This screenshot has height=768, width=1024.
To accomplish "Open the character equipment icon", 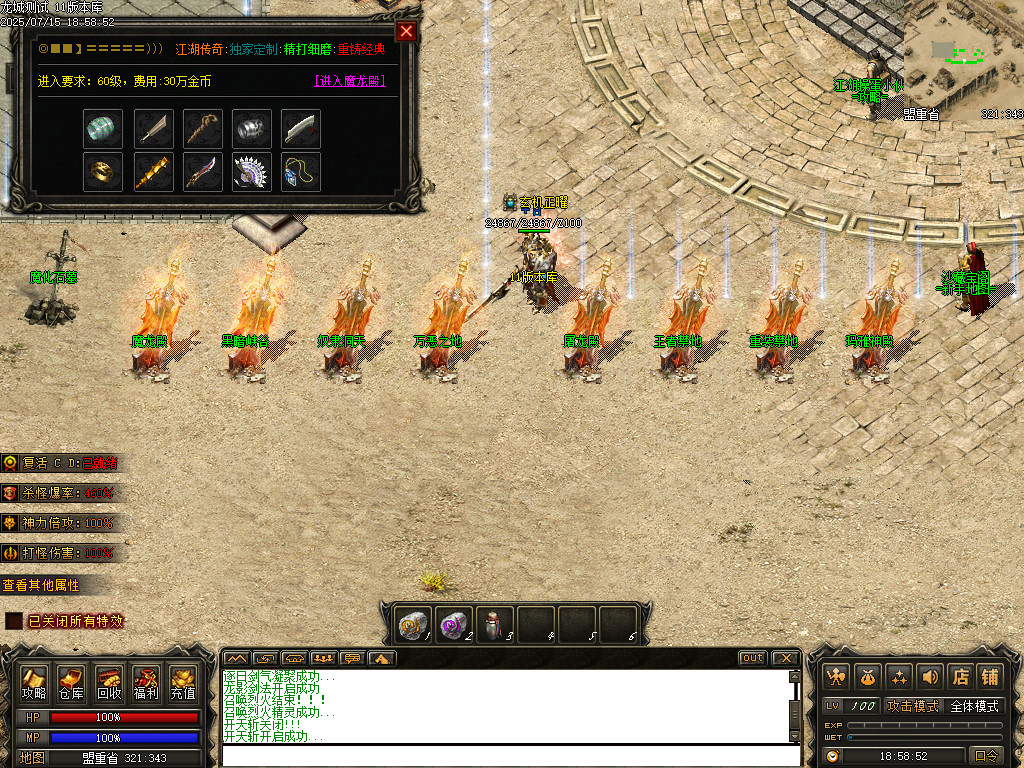I will click(x=836, y=677).
